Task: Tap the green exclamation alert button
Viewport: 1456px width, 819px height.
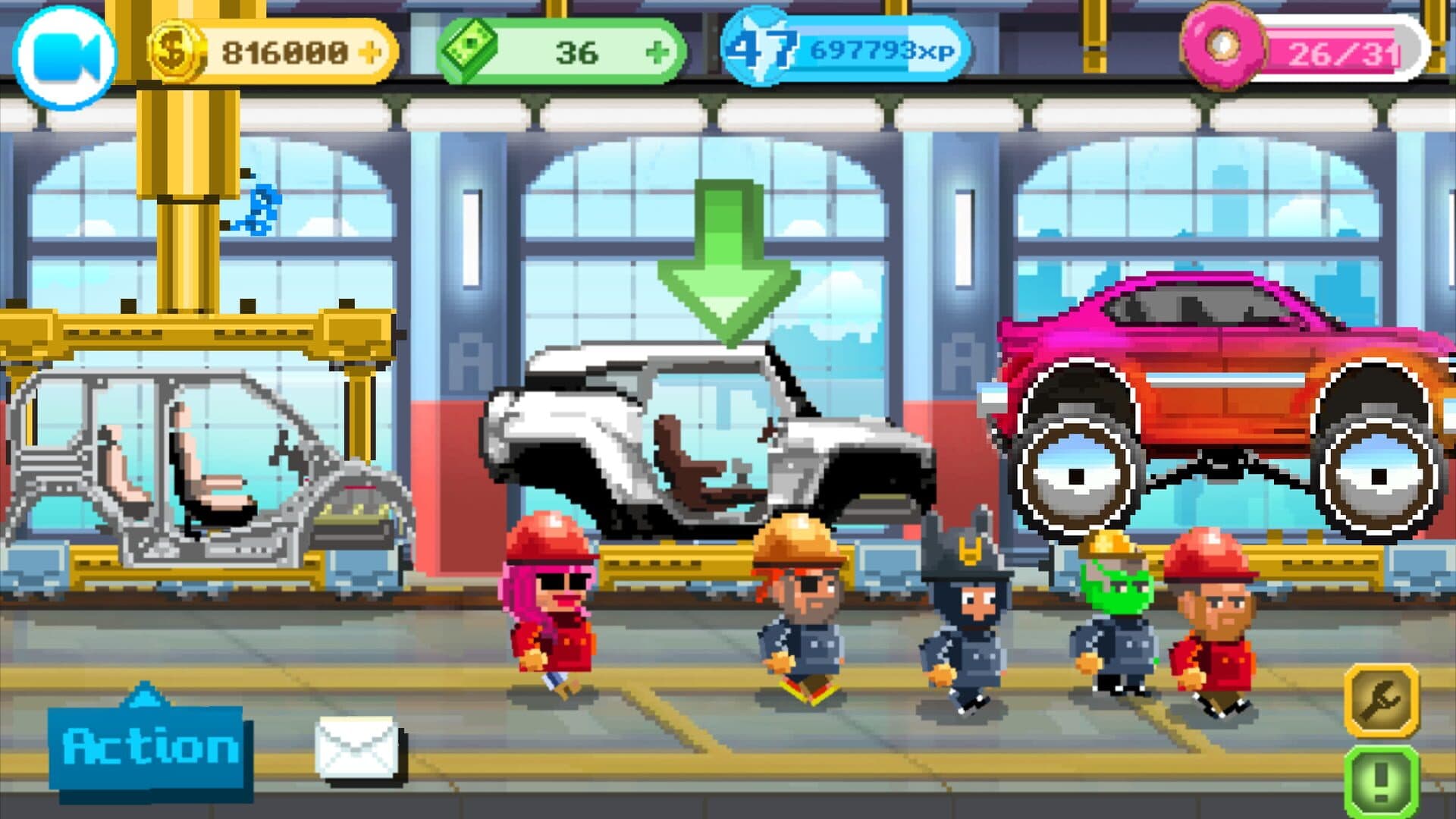Action: pos(1381,780)
